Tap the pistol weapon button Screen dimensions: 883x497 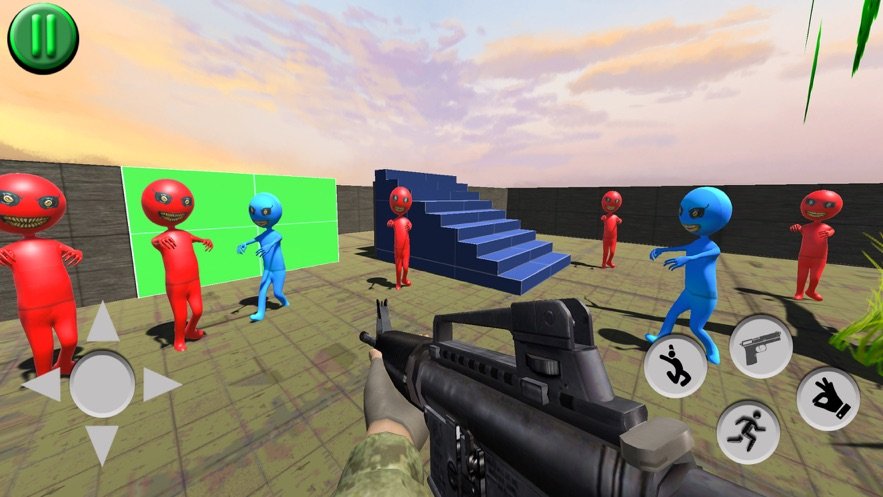tap(761, 346)
